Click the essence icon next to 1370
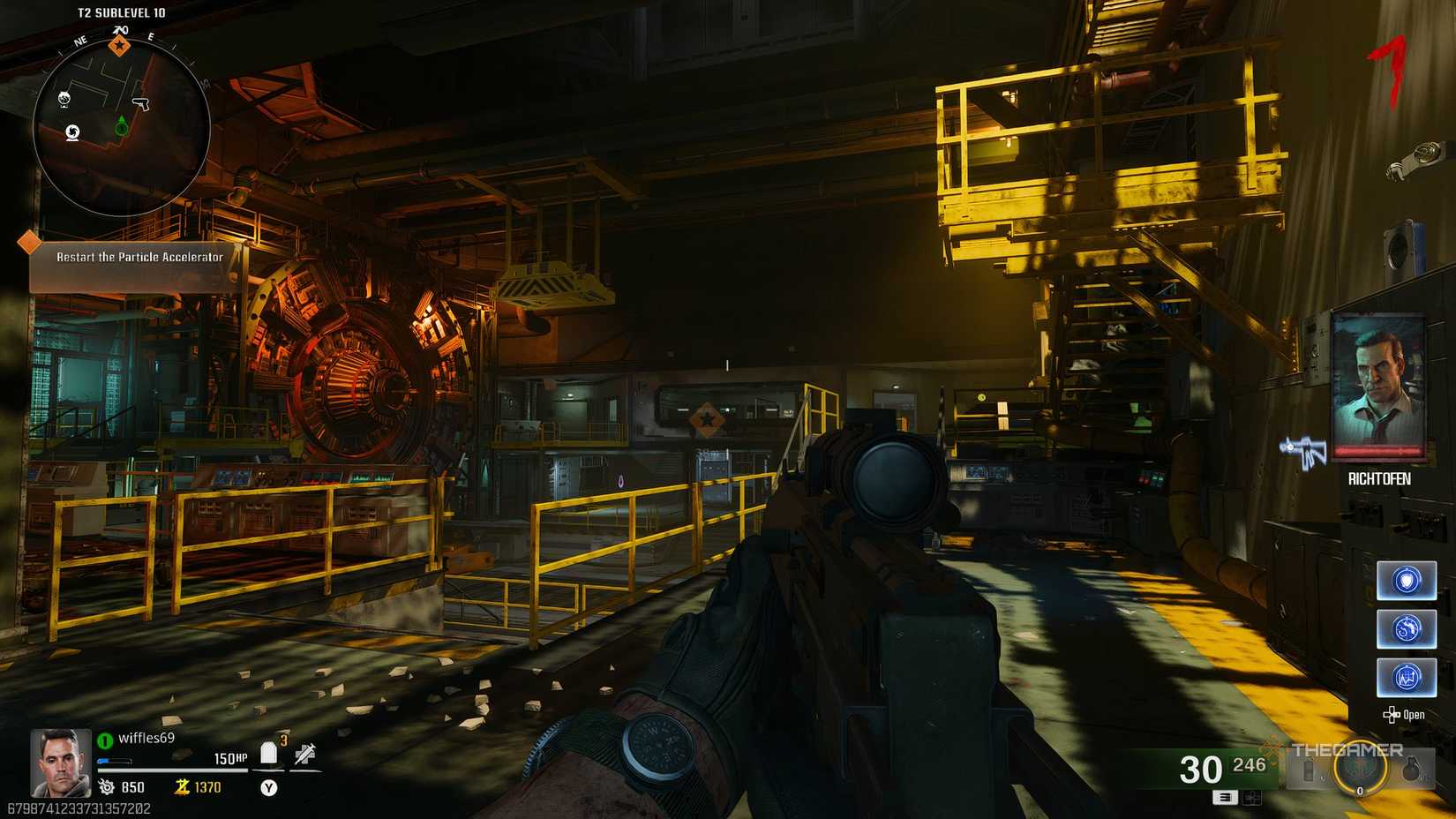Viewport: 1456px width, 819px height. (x=182, y=787)
